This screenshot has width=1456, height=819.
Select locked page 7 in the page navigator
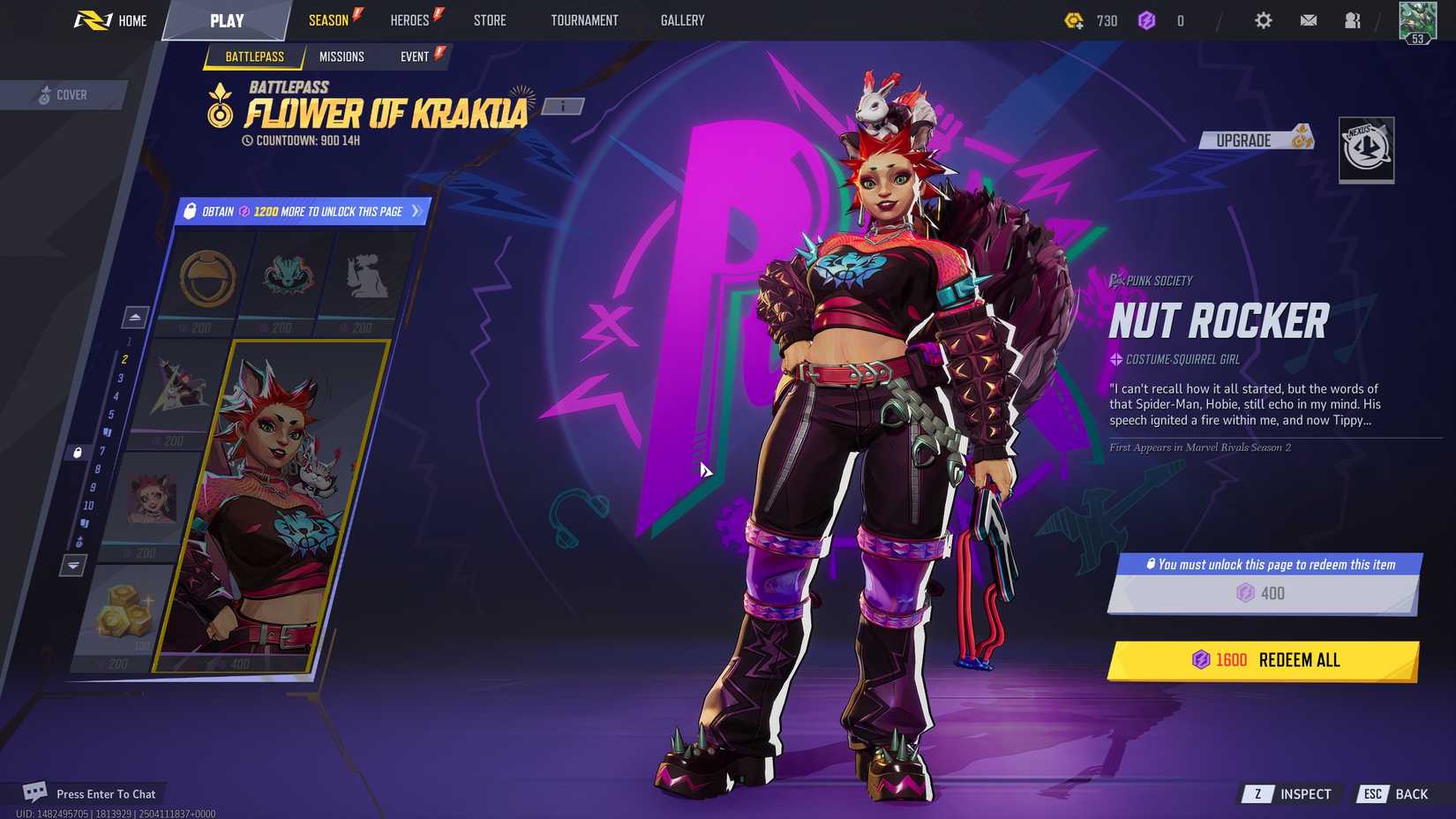click(x=102, y=450)
